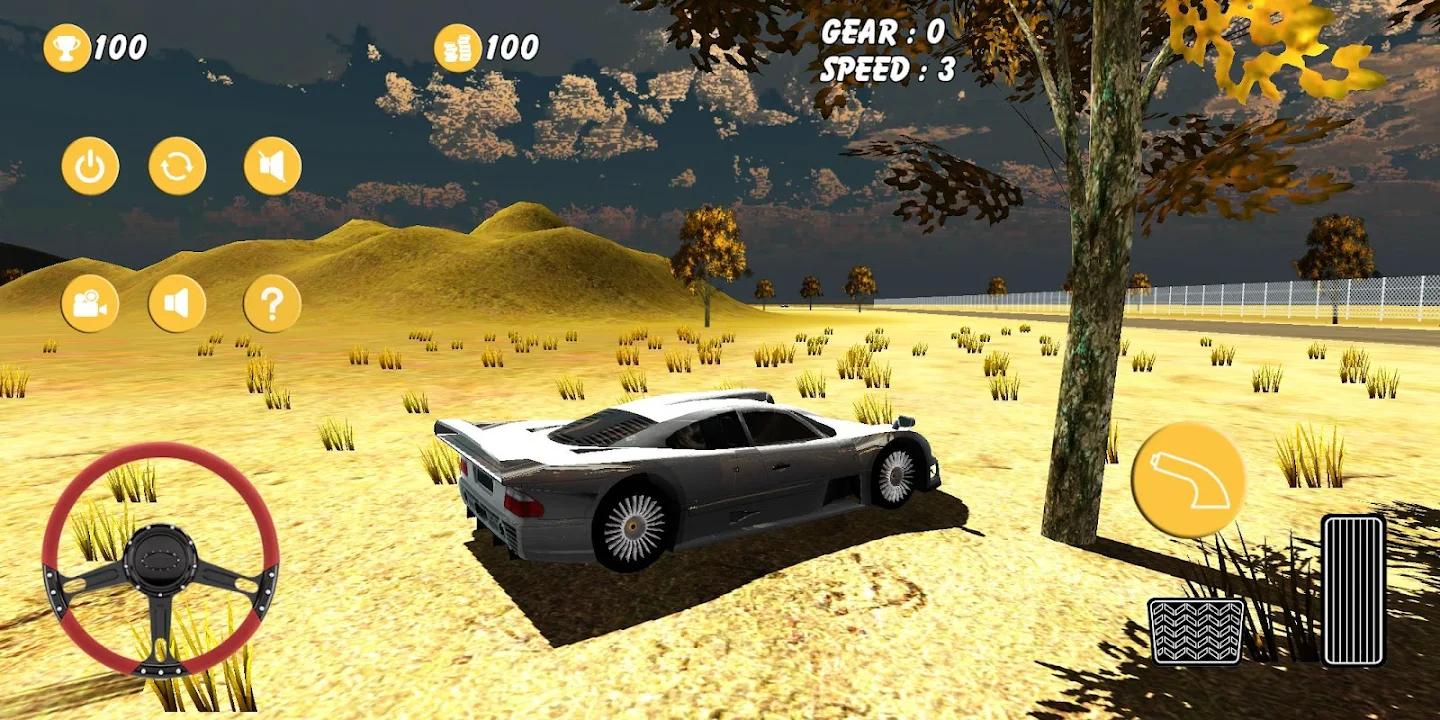1440x720 pixels.
Task: Toggle the plain speaker sound button
Action: coord(178,303)
